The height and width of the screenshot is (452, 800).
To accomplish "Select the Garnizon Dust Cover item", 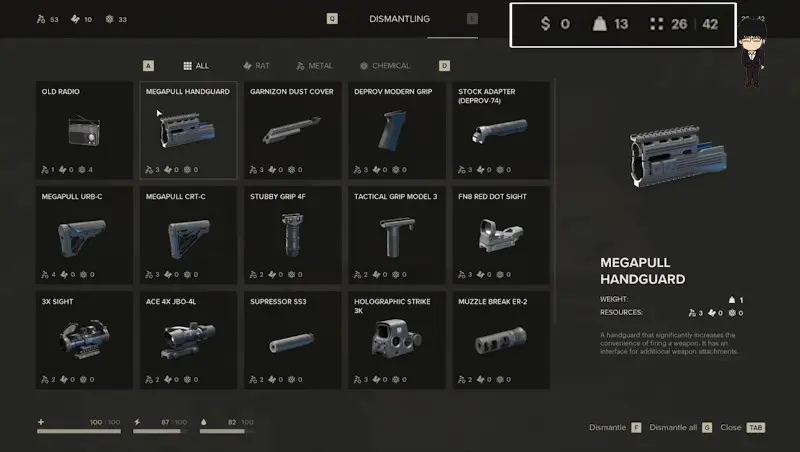I will (293, 130).
